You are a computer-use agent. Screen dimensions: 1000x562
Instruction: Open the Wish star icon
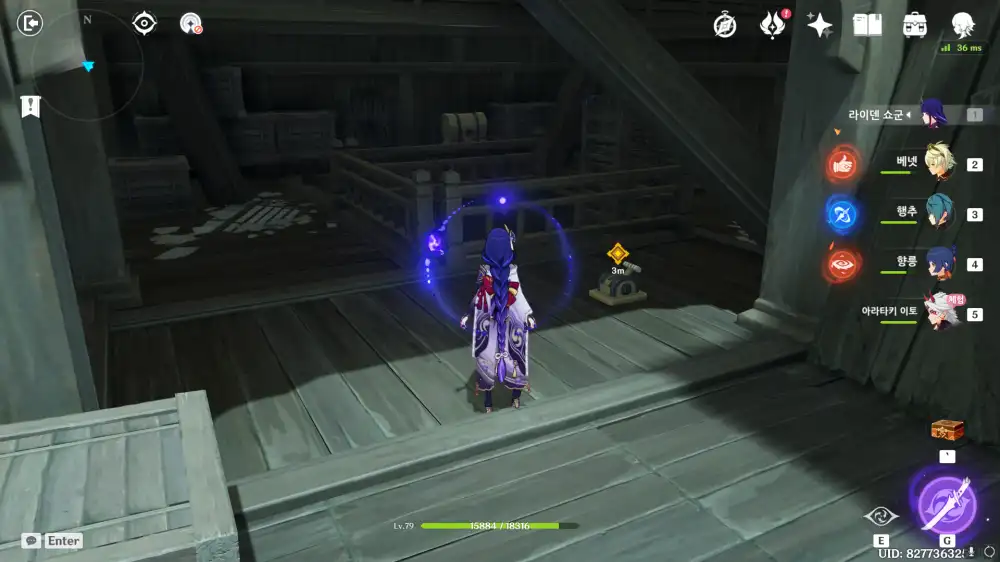[x=820, y=25]
